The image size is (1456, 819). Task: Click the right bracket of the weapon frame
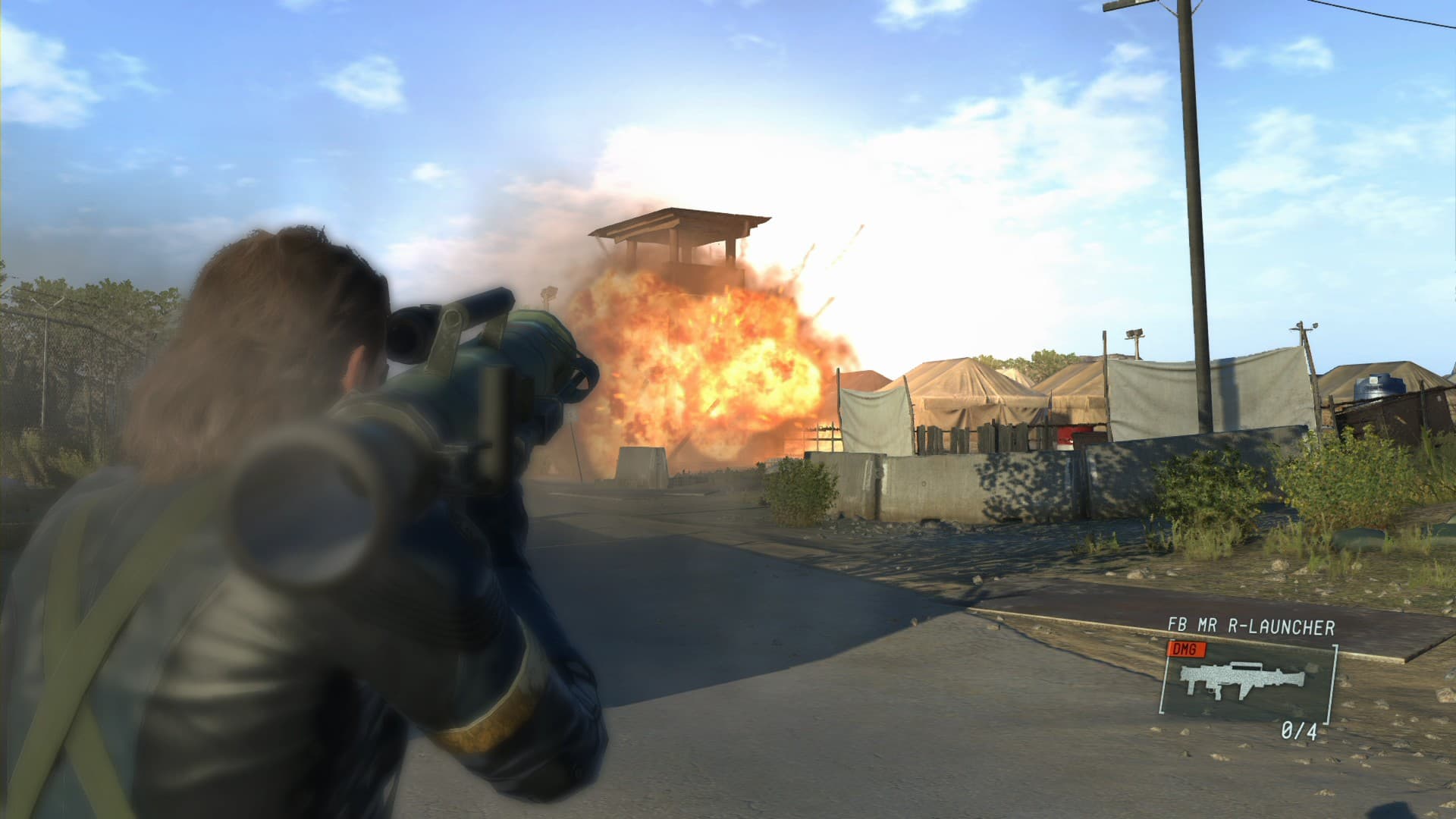coord(1332,682)
